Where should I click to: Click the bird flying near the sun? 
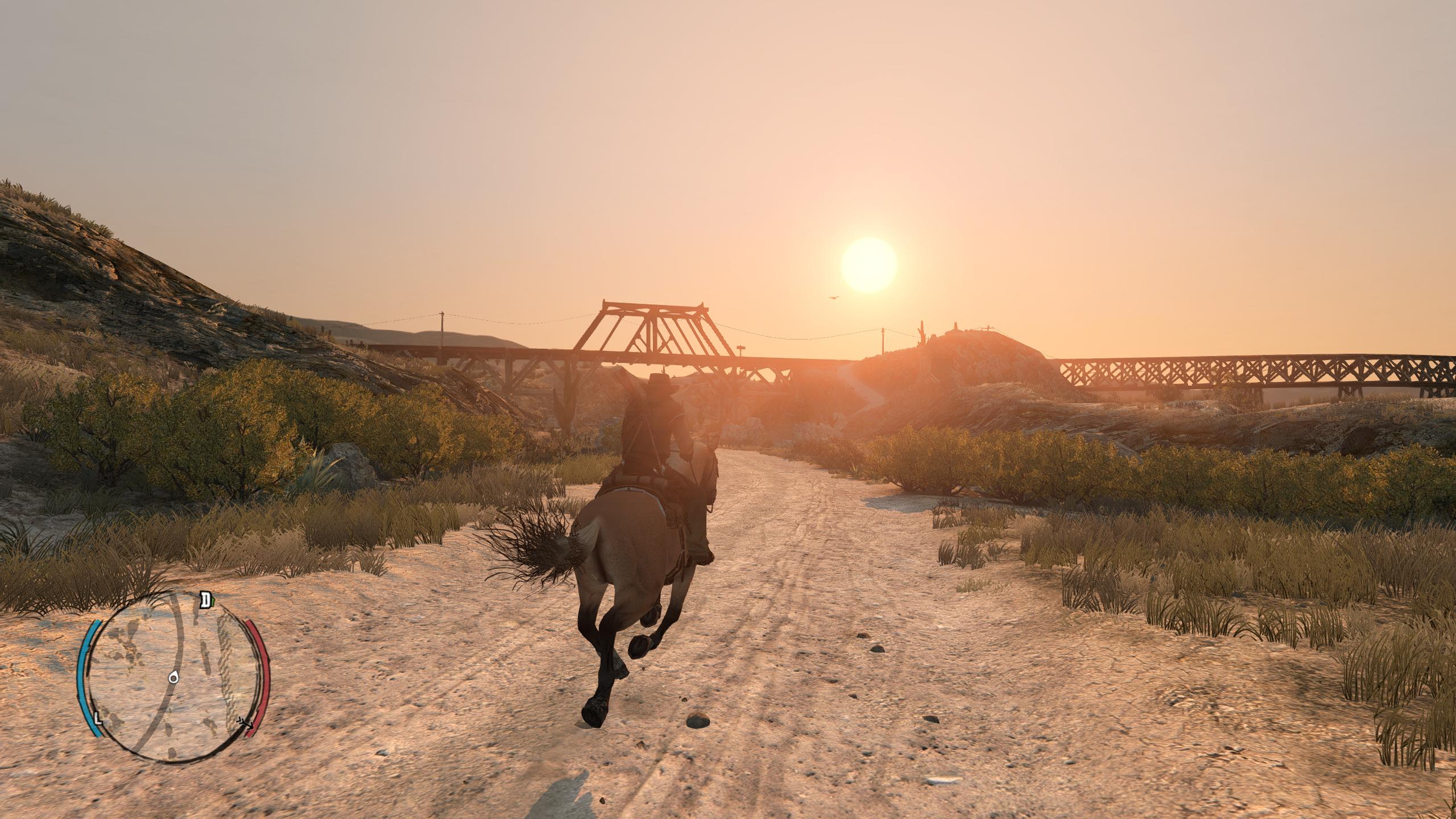pyautogui.click(x=834, y=297)
